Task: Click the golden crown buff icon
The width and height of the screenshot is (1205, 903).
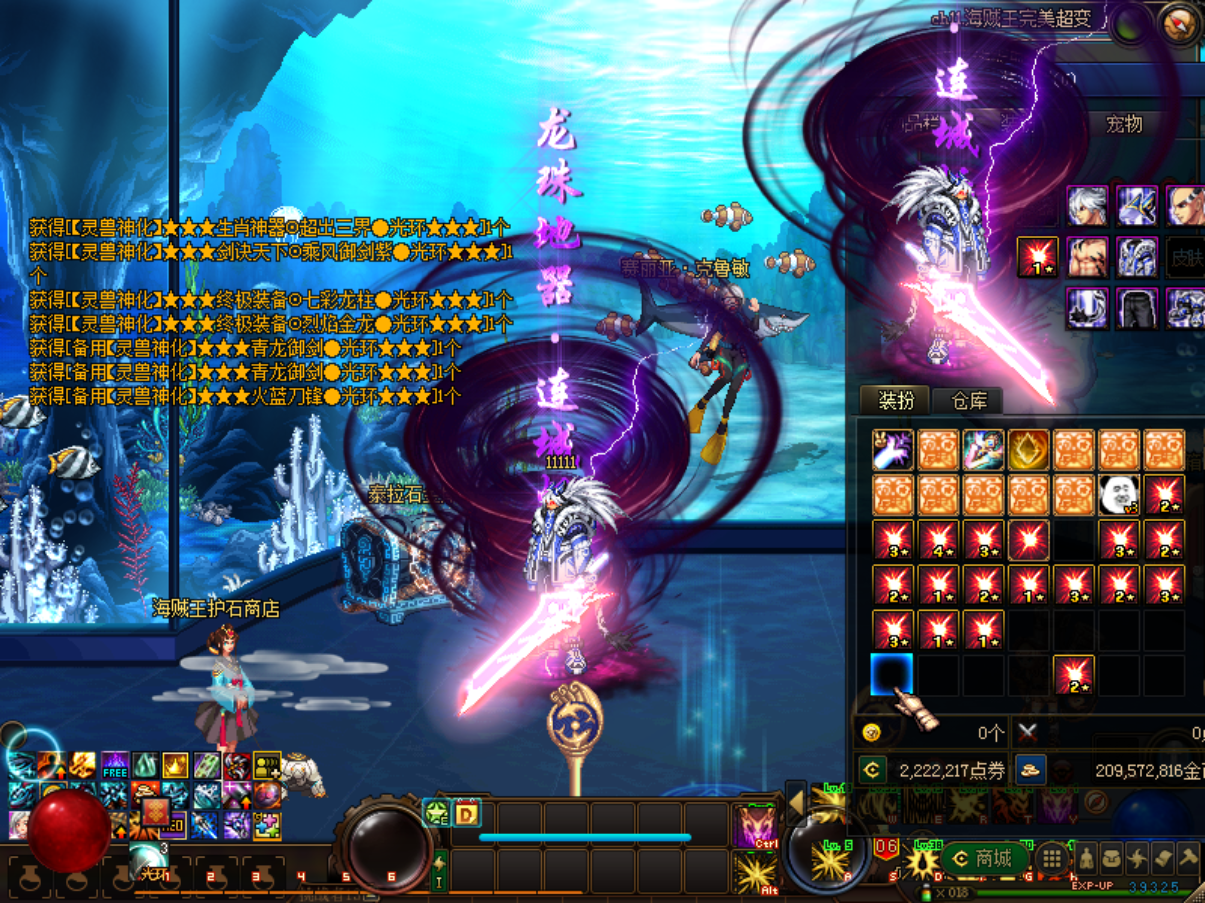Action: coord(176,767)
